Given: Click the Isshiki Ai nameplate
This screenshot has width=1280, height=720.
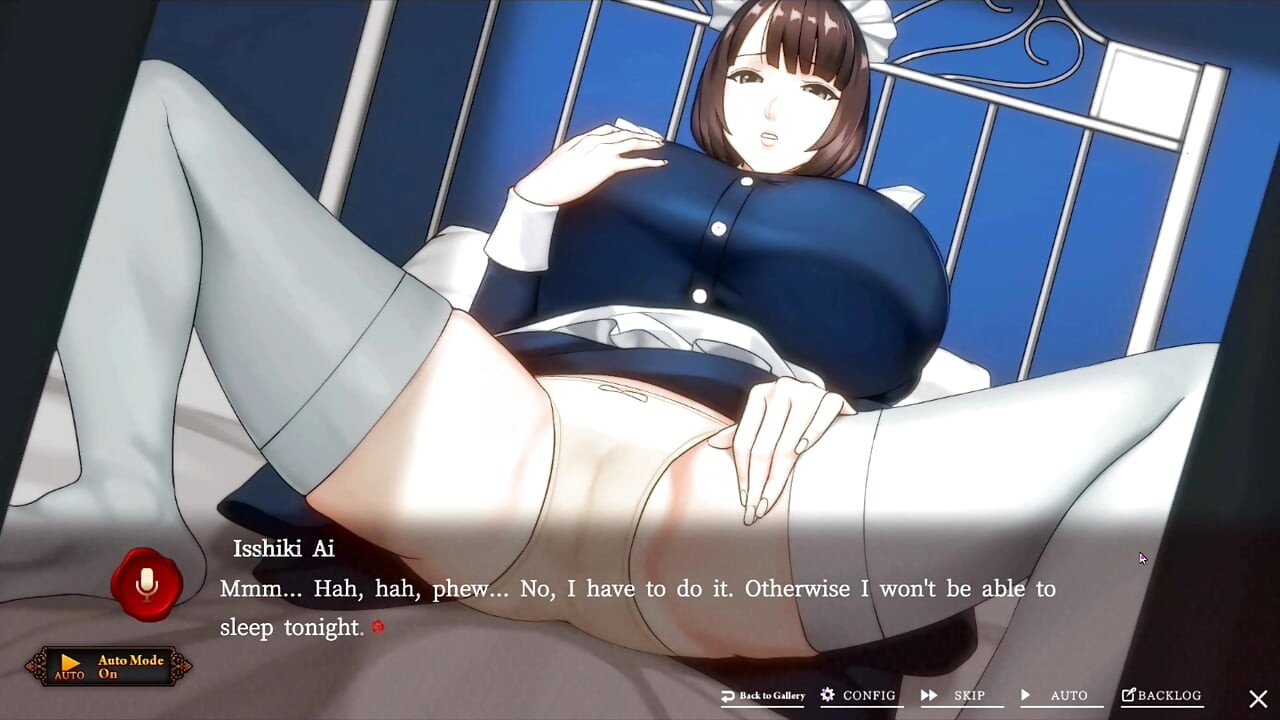Looking at the screenshot, I should pos(283,549).
